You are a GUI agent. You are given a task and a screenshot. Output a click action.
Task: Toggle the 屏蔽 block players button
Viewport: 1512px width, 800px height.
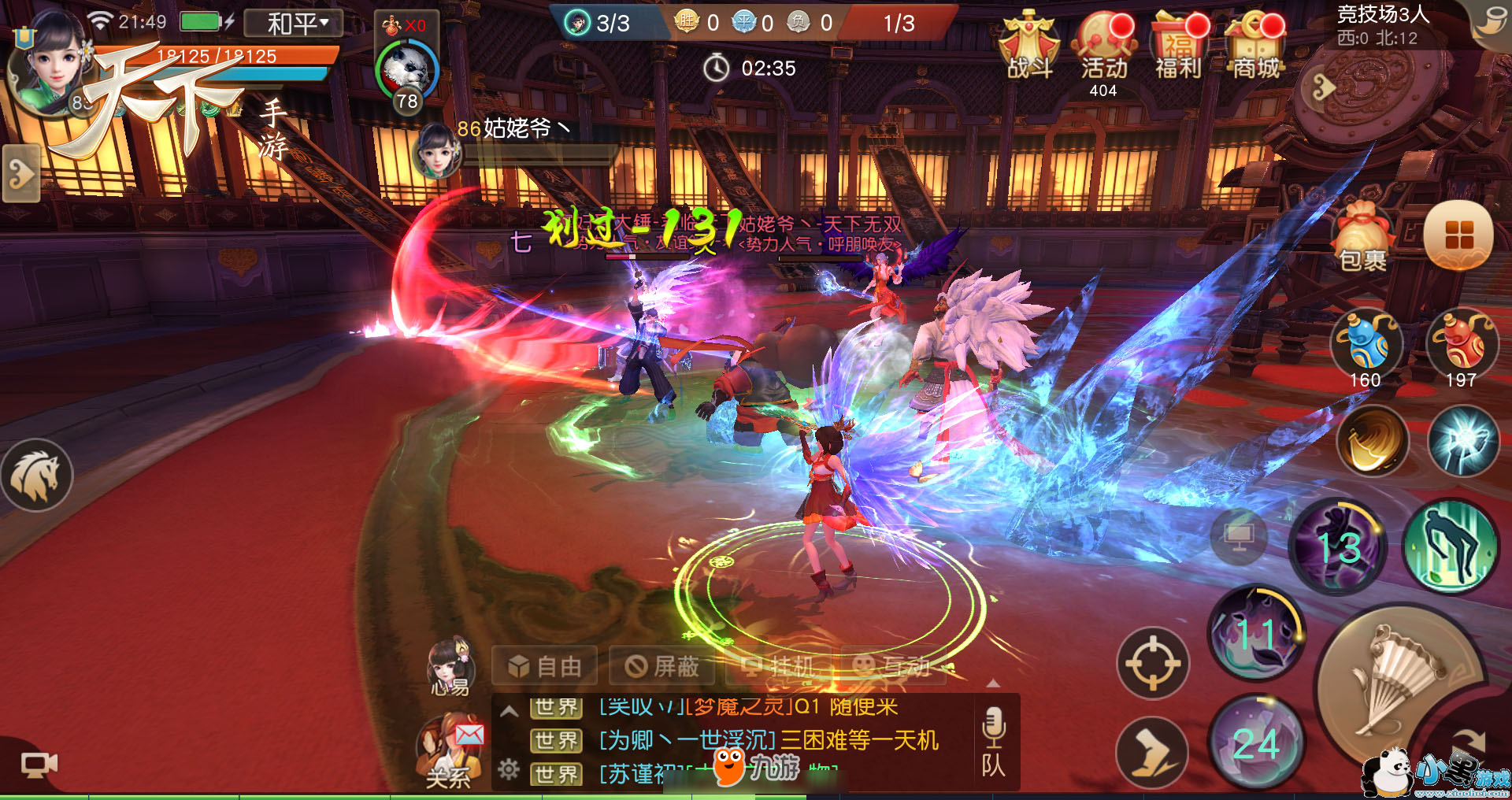pos(661,667)
